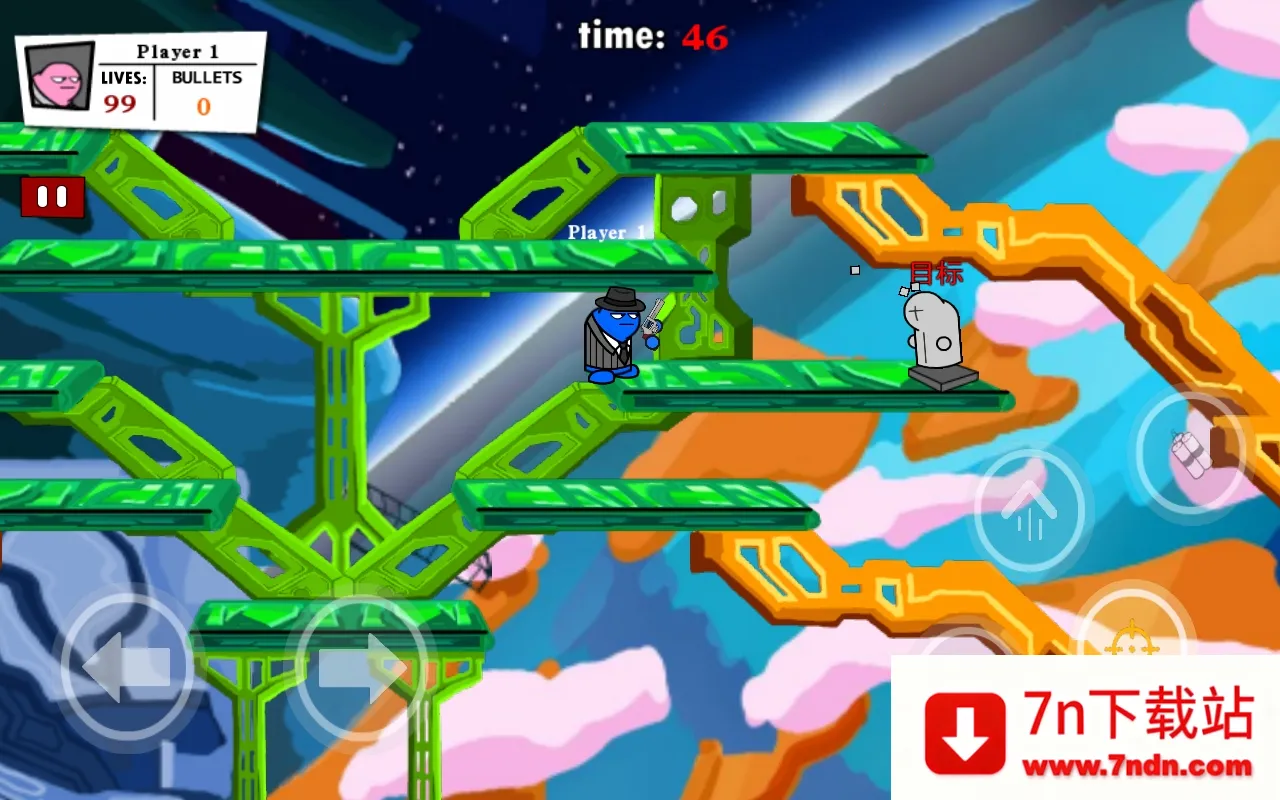This screenshot has height=800, width=1280.
Task: Click the blue stickman character
Action: tap(615, 335)
